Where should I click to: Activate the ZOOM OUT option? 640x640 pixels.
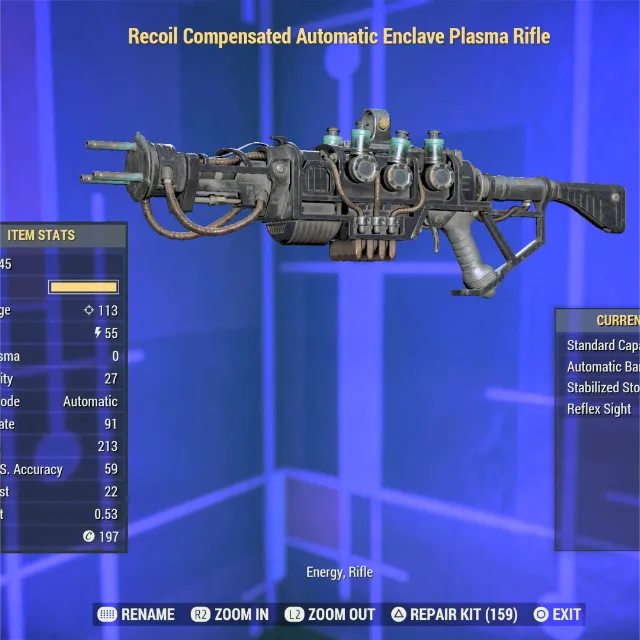[330, 614]
